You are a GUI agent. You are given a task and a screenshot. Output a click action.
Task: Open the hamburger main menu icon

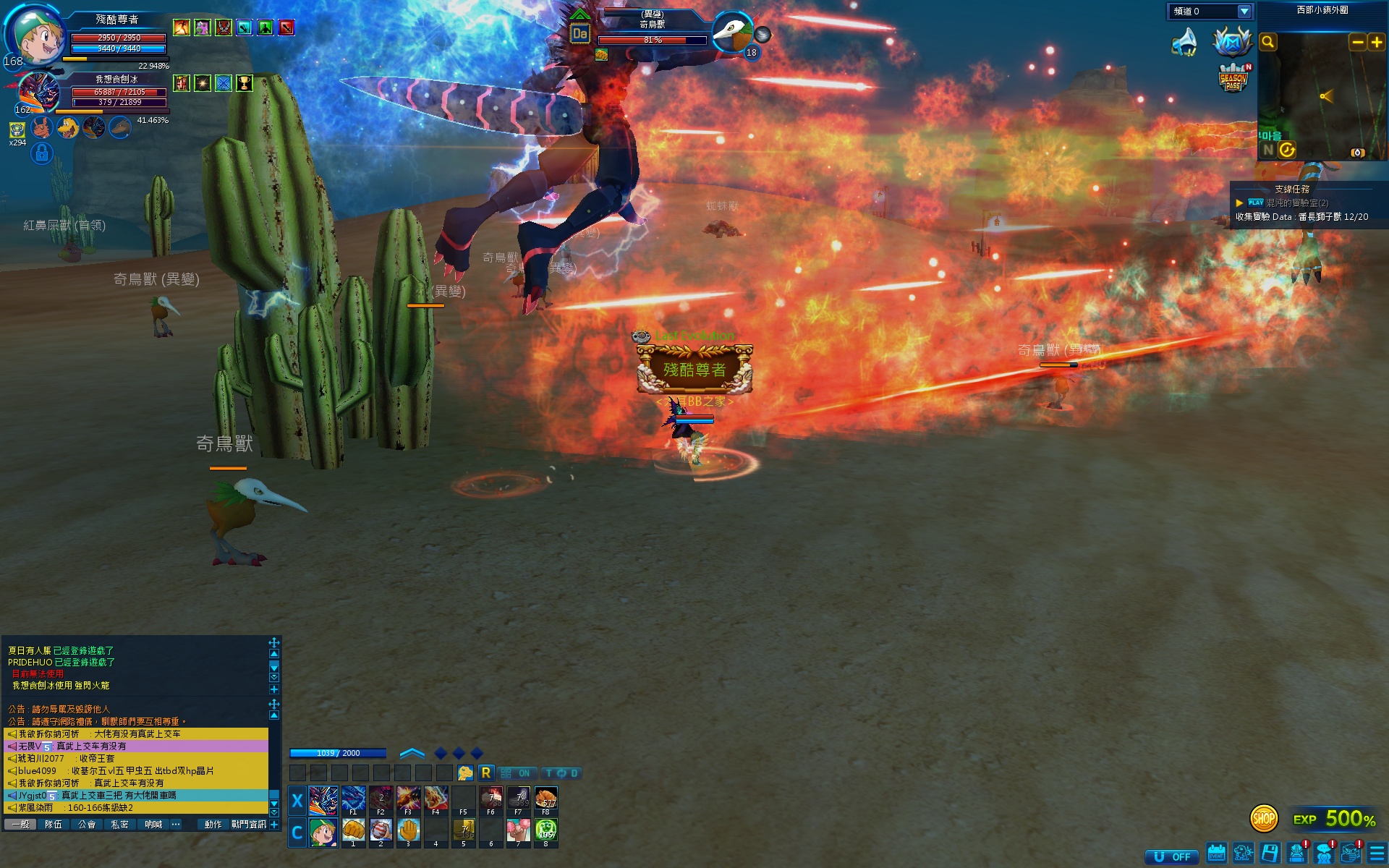click(x=1377, y=854)
